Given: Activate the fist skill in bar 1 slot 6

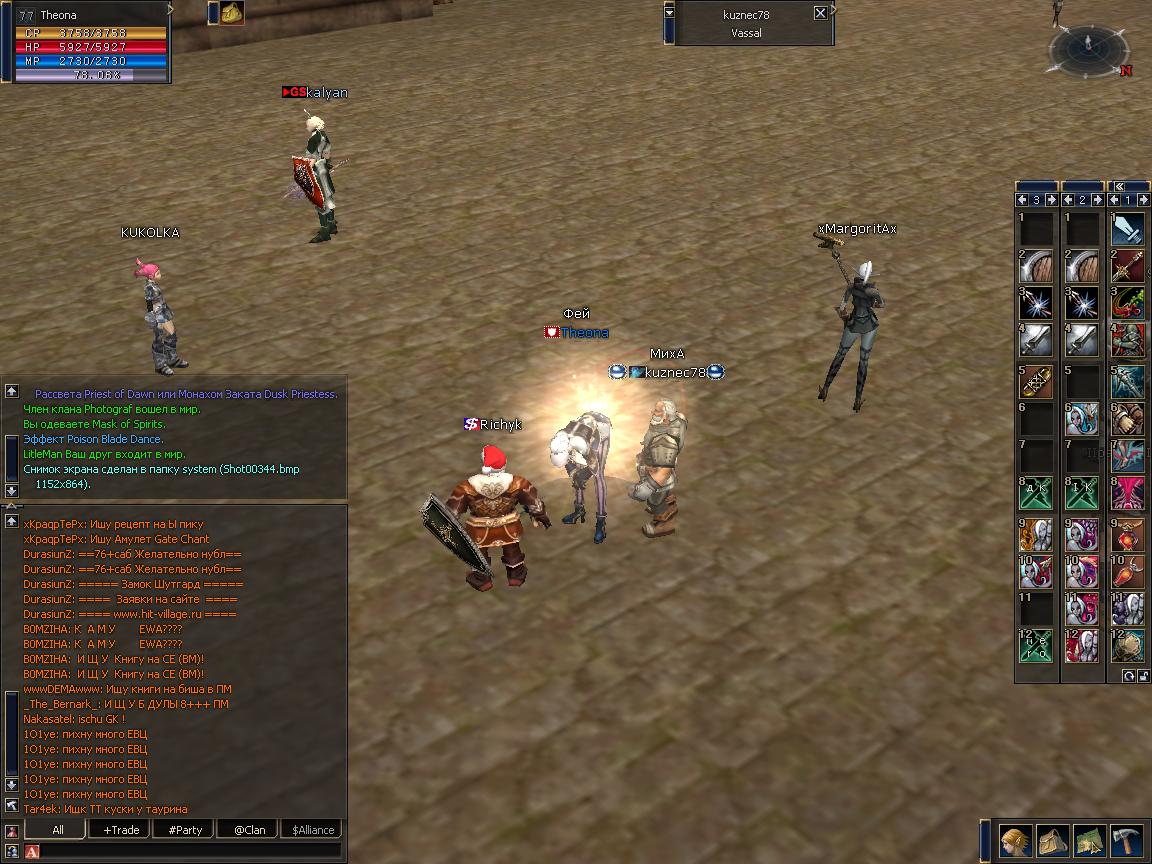Looking at the screenshot, I should [x=1129, y=419].
